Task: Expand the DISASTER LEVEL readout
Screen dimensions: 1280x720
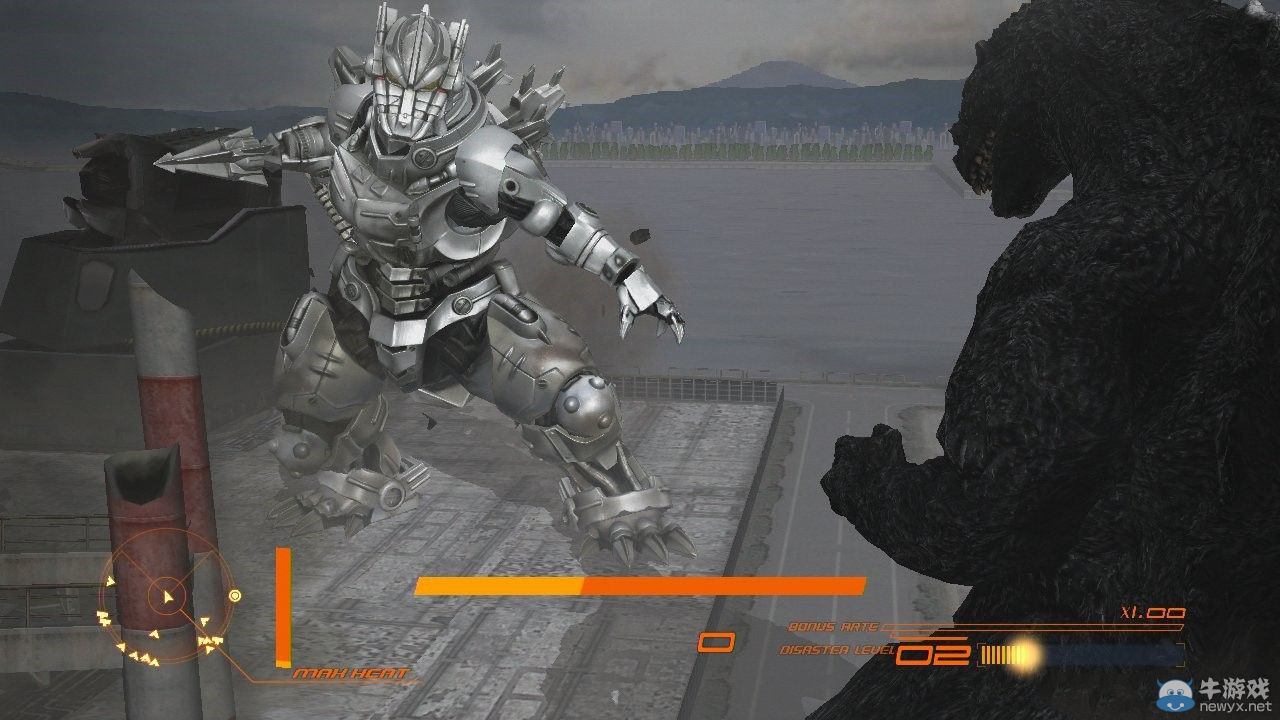Action: (835, 649)
